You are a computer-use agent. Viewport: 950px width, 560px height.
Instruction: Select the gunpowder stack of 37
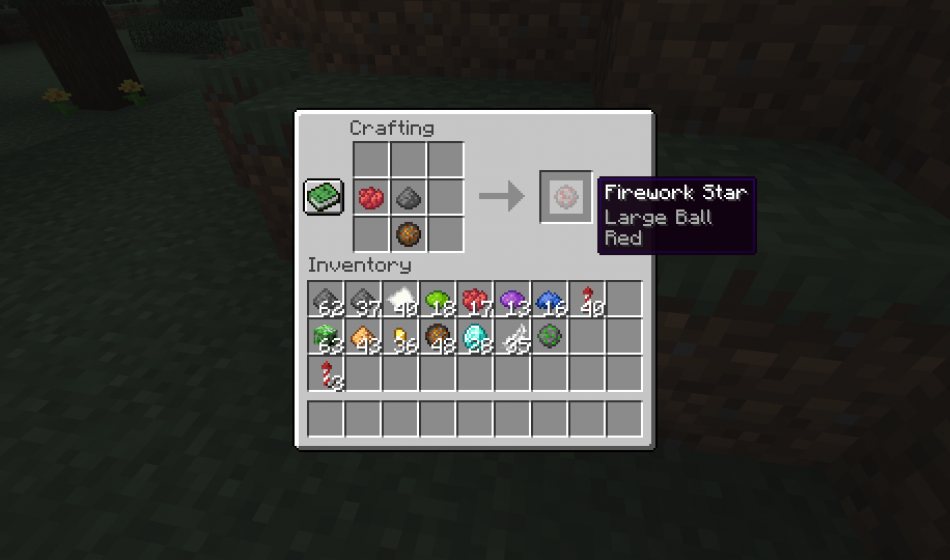coord(362,300)
